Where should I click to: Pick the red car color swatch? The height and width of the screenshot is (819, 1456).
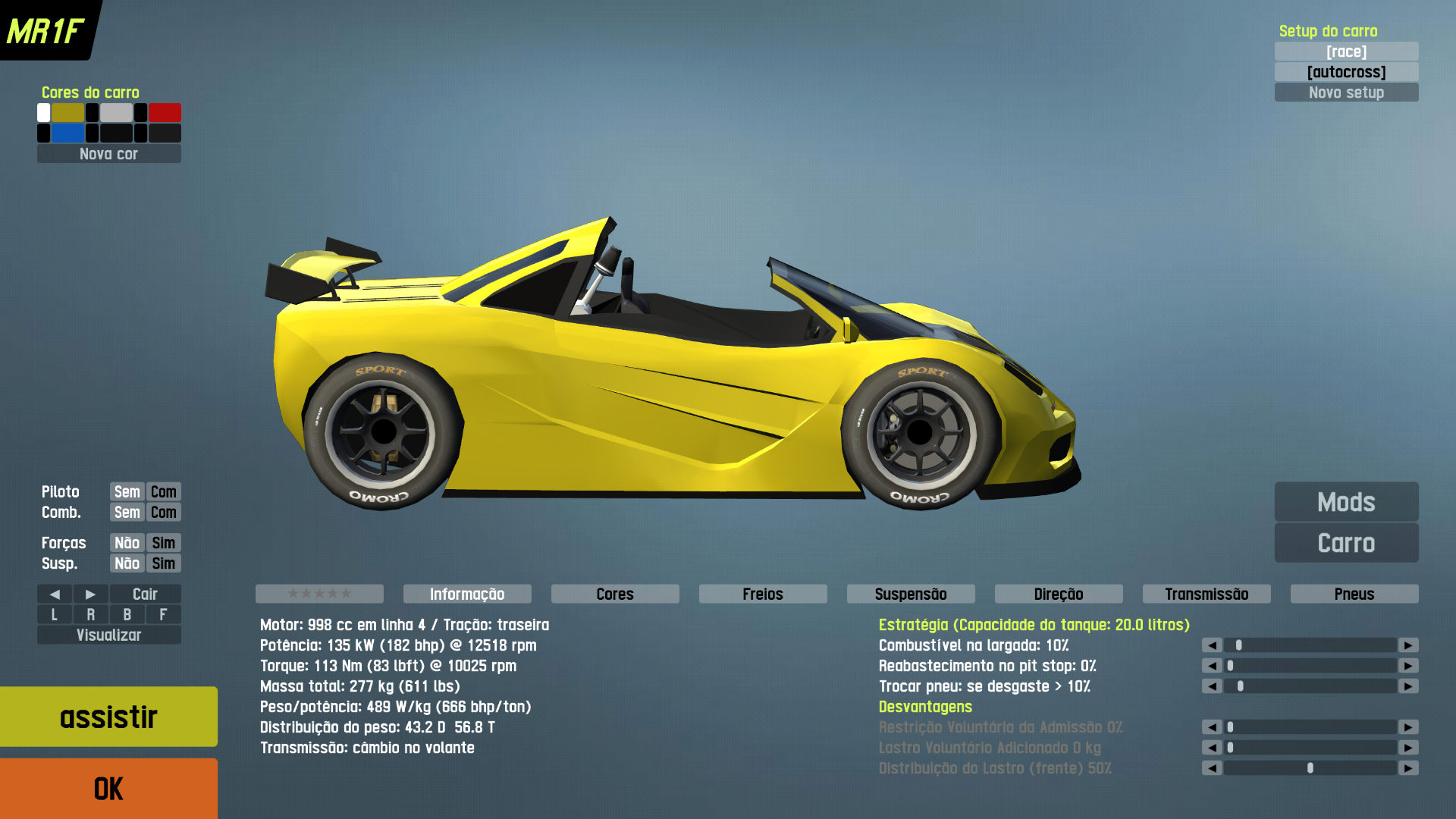click(165, 113)
